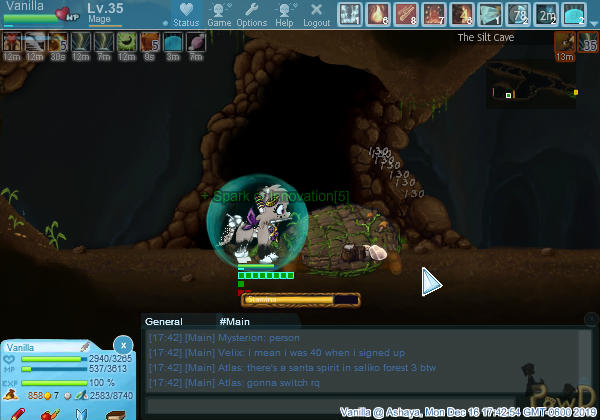Switch to the #Main chat tab
The image size is (600, 420).
pyautogui.click(x=234, y=321)
